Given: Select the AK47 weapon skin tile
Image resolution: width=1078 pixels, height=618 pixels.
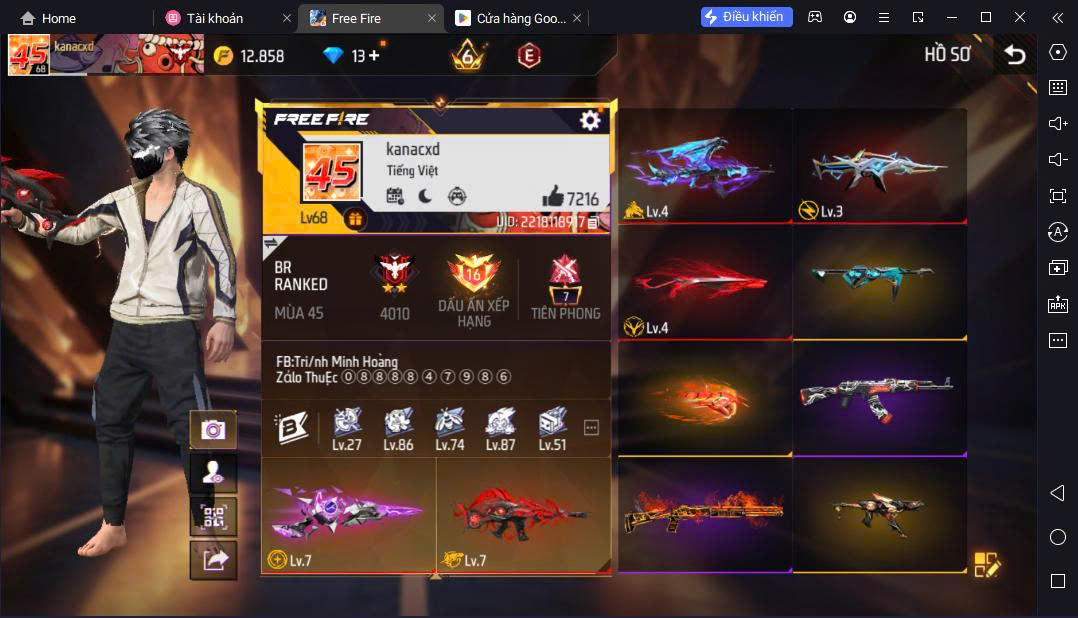Looking at the screenshot, I should tap(879, 397).
